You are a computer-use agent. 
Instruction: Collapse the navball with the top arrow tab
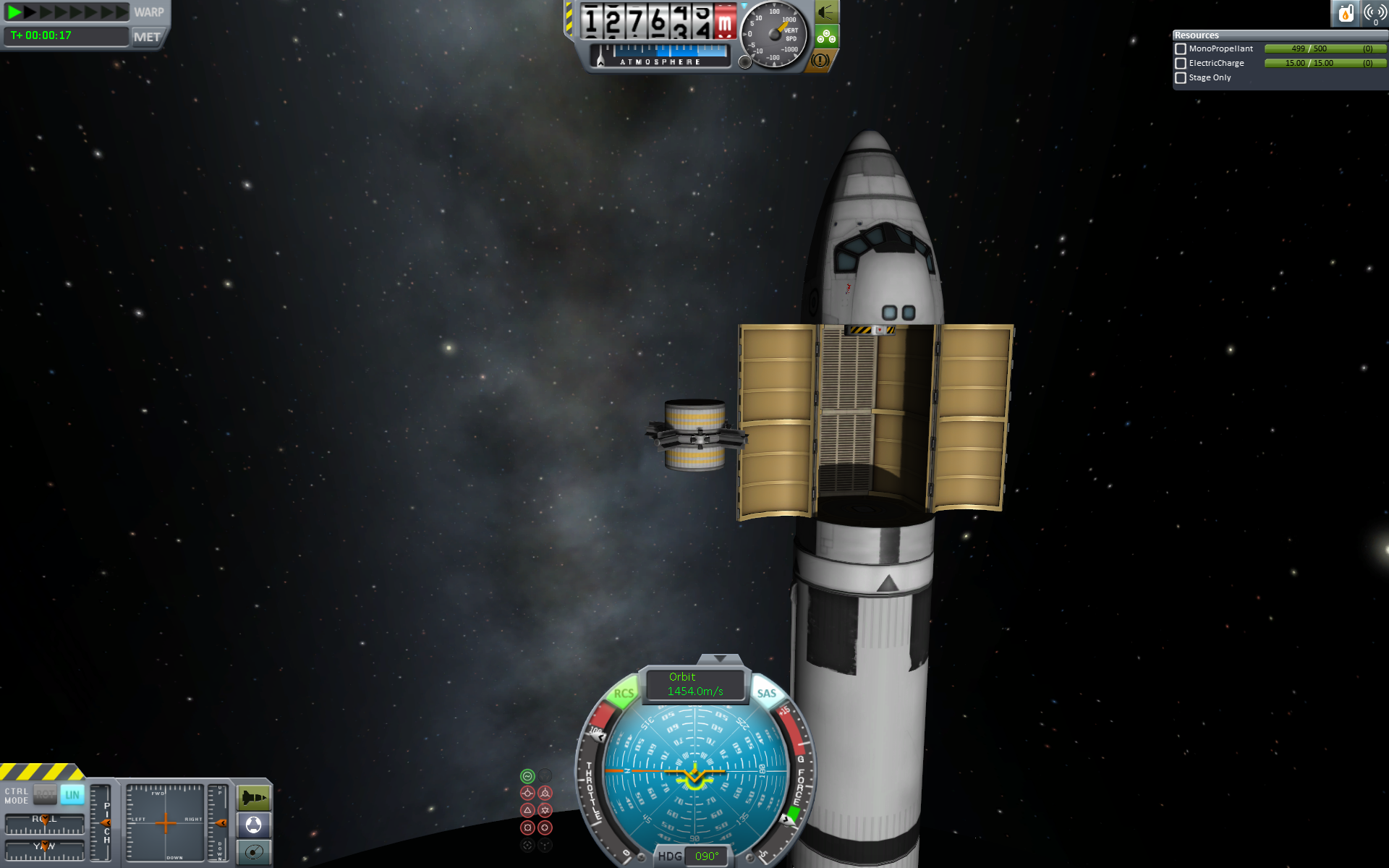[720, 659]
